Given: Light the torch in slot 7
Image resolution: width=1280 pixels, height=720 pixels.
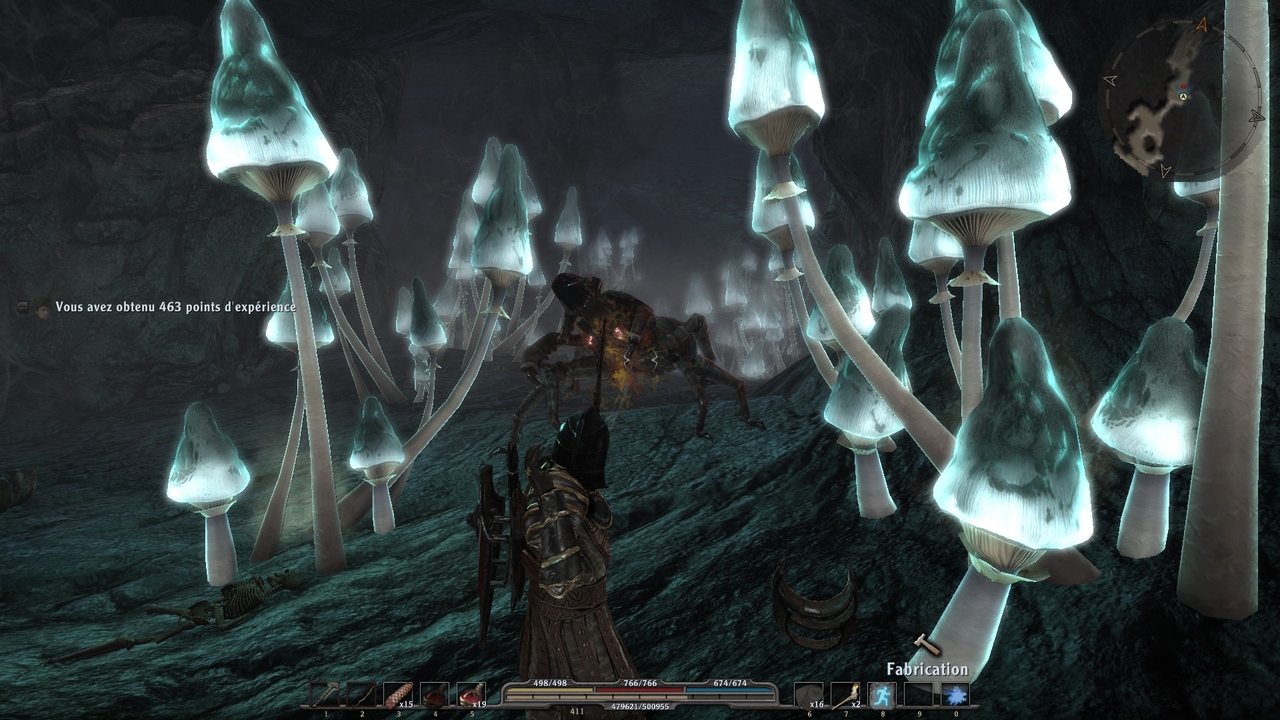Looking at the screenshot, I should [846, 694].
